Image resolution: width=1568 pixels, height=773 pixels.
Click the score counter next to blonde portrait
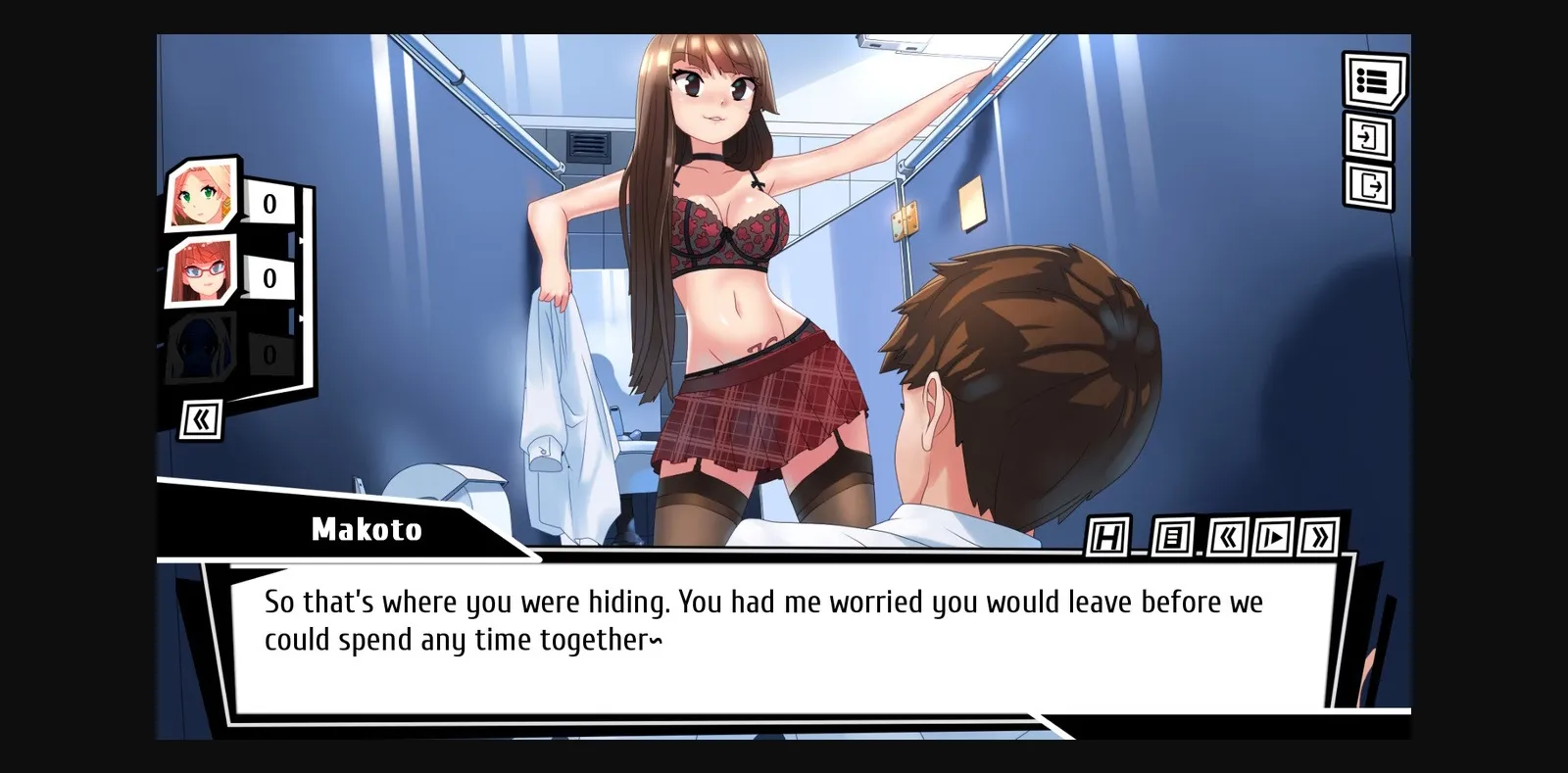(267, 204)
